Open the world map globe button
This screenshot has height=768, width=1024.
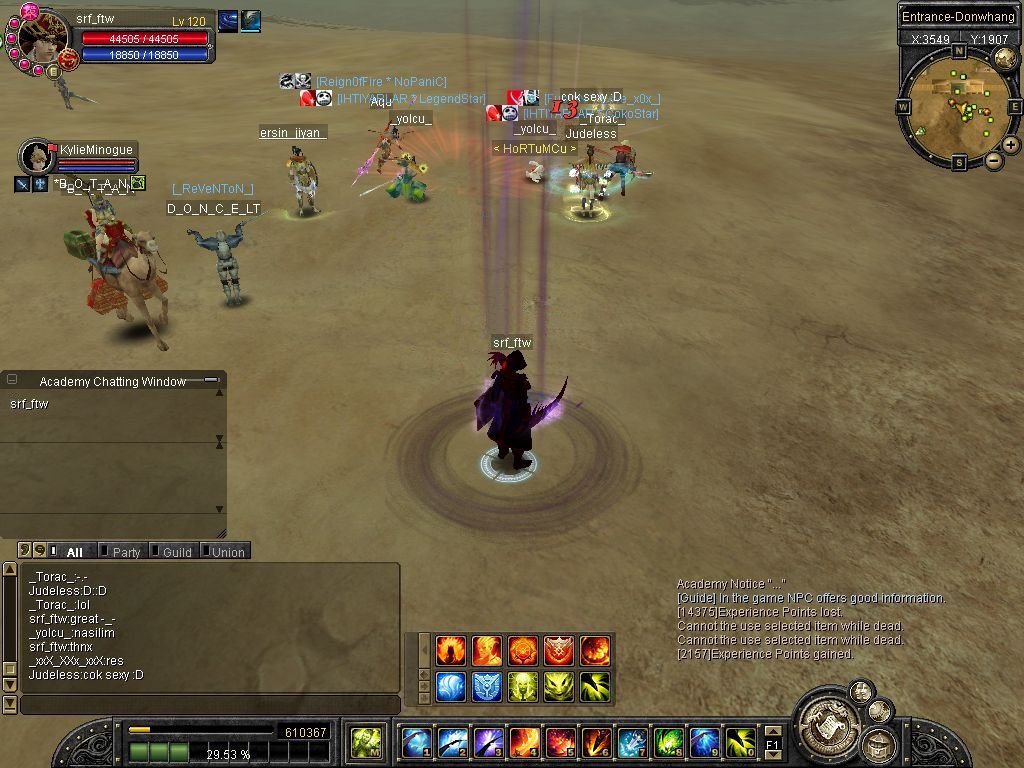click(x=1005, y=56)
